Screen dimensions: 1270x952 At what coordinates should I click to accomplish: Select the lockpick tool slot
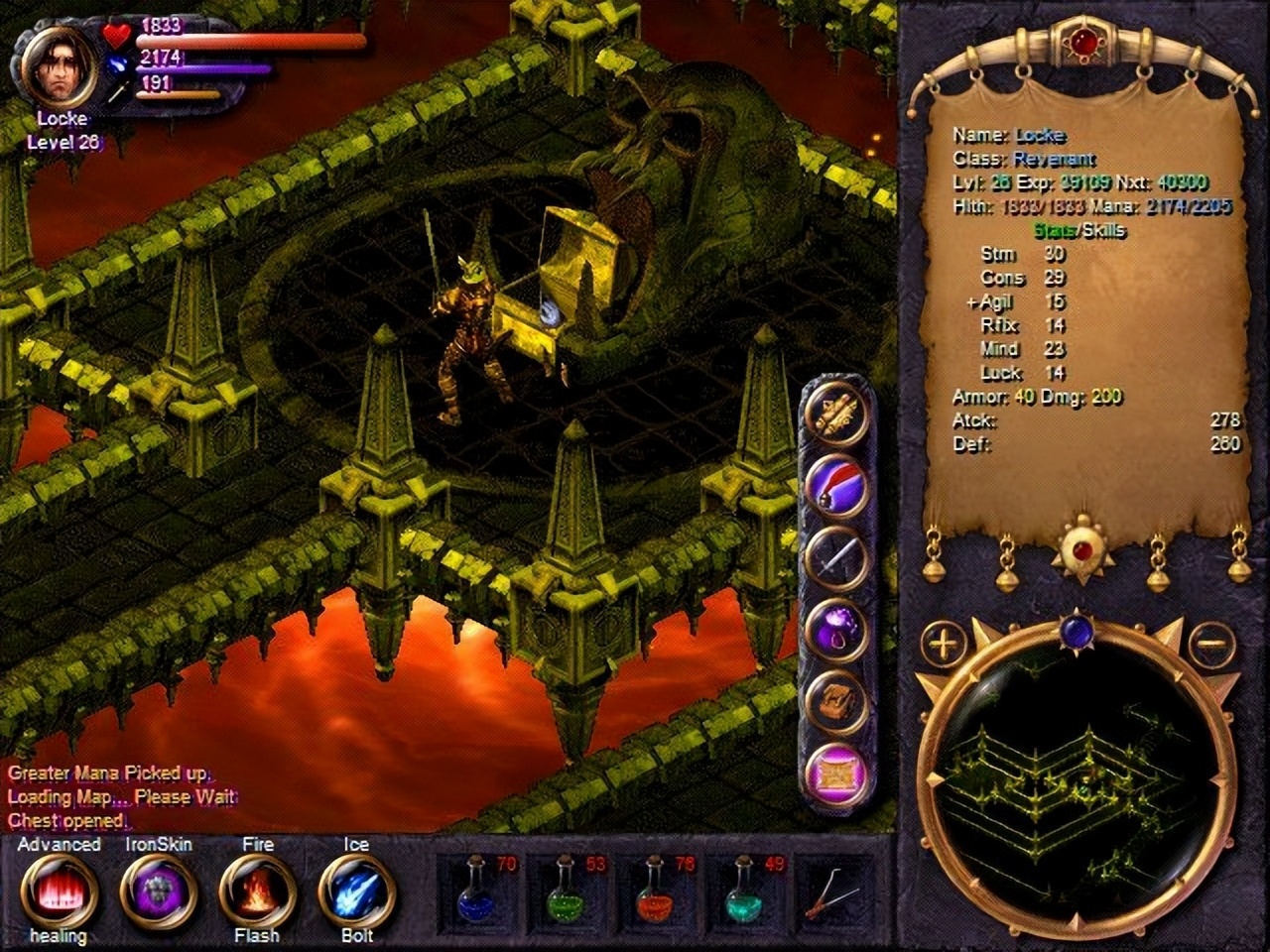click(x=828, y=891)
